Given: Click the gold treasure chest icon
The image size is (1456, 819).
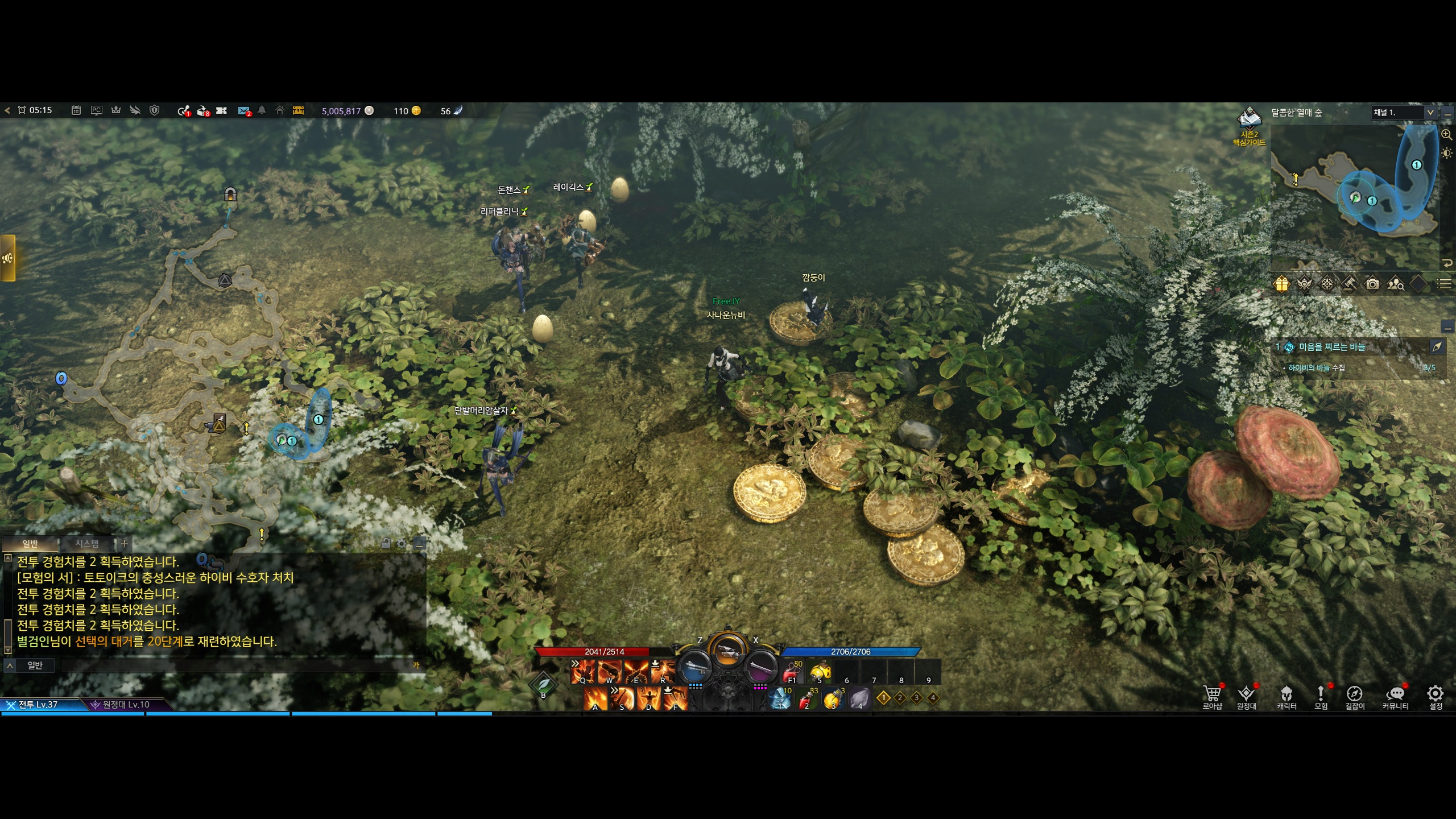Looking at the screenshot, I should [298, 110].
